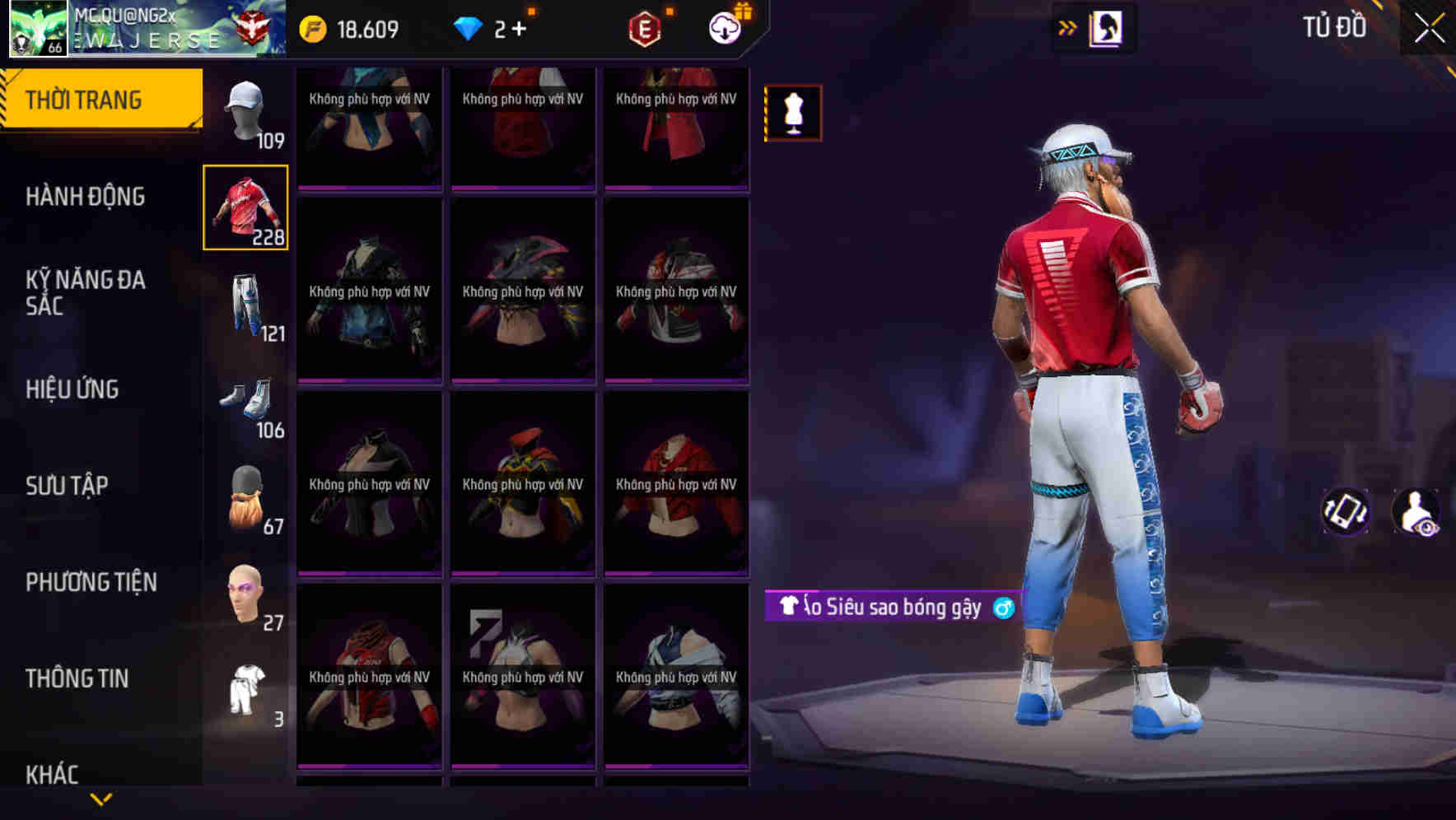The height and width of the screenshot is (820, 1456).
Task: Open the THÔNG TIN section
Action: 77,678
